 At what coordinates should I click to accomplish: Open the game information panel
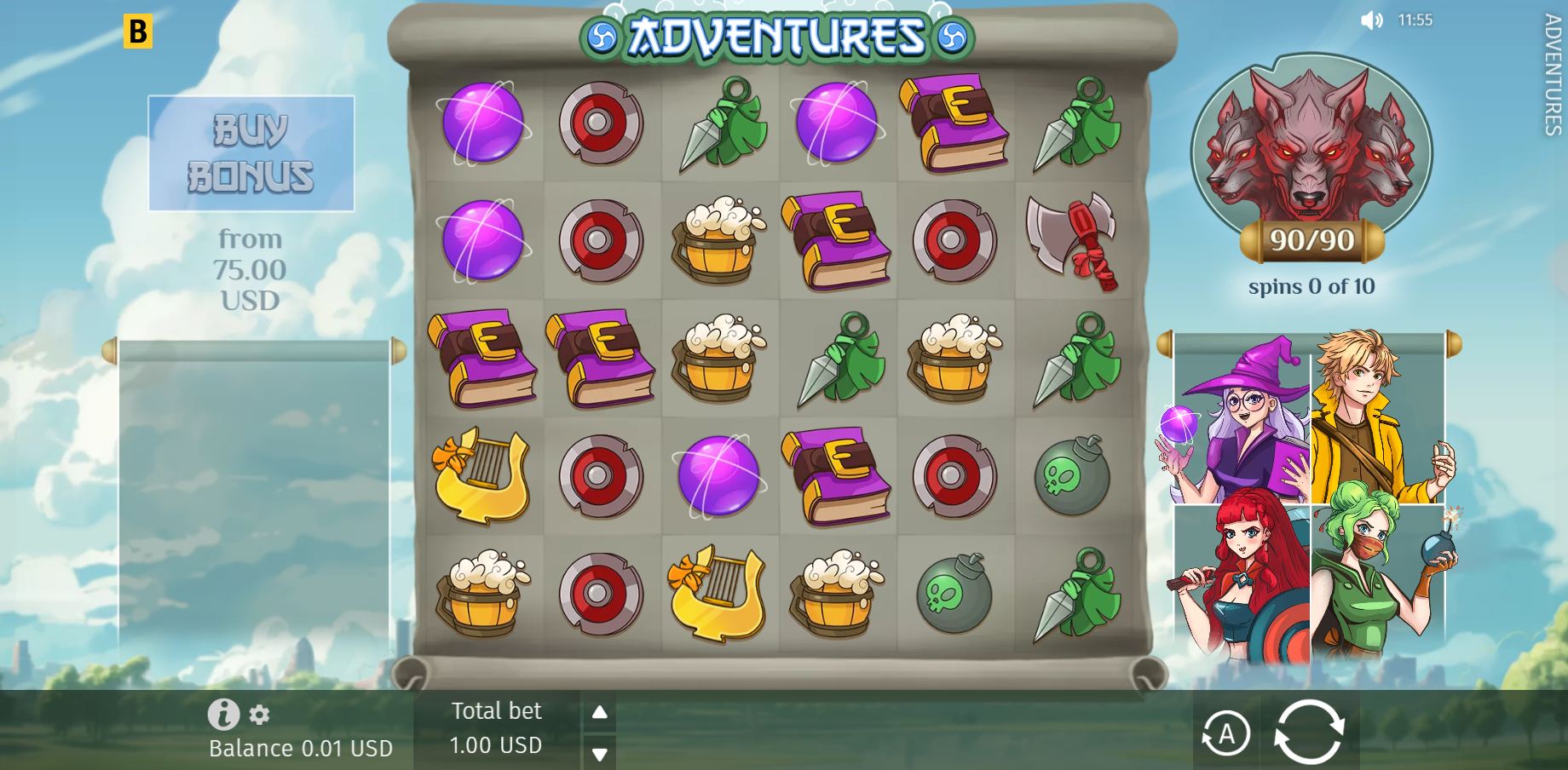224,714
